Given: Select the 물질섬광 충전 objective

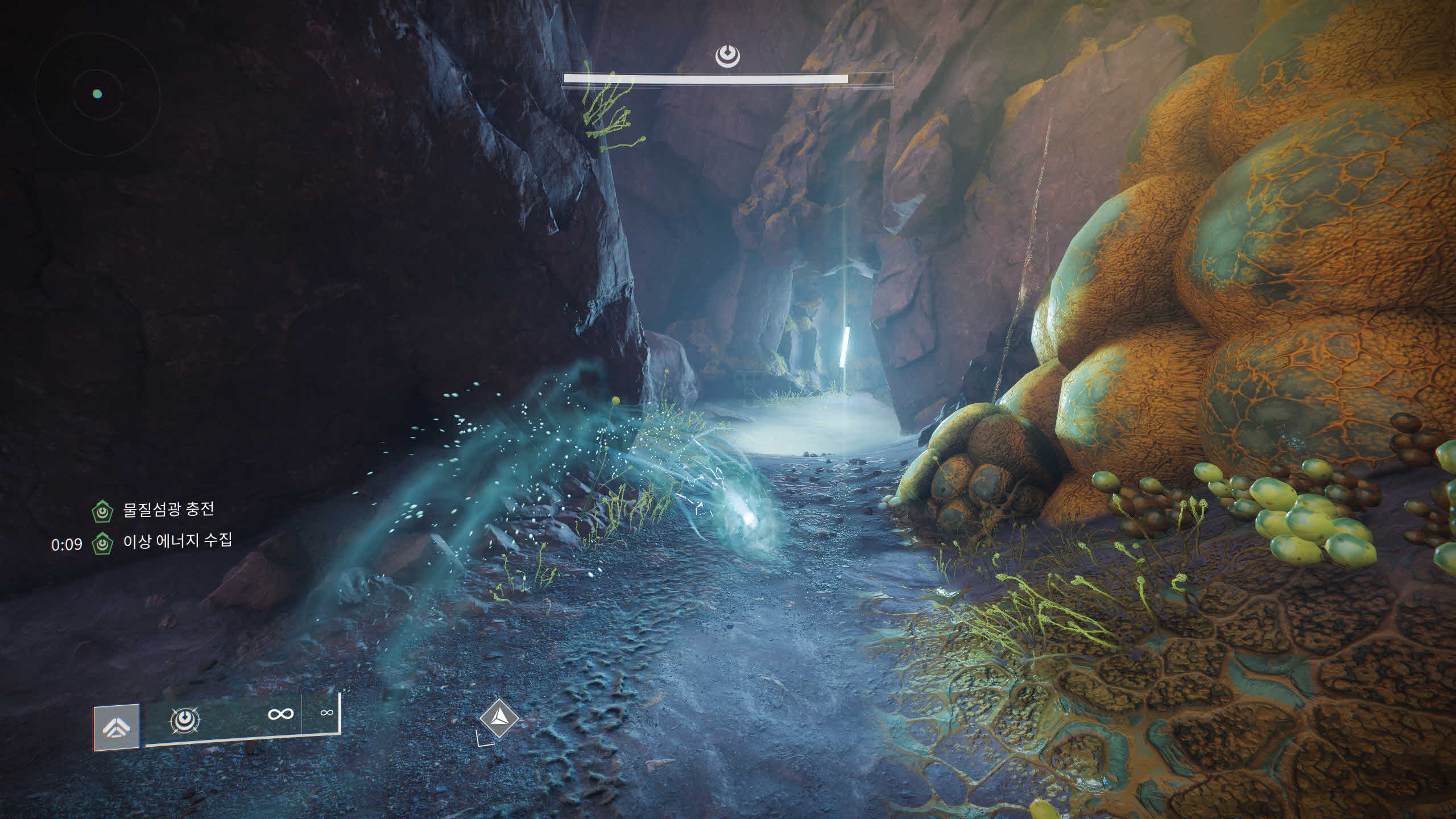Looking at the screenshot, I should click(168, 509).
